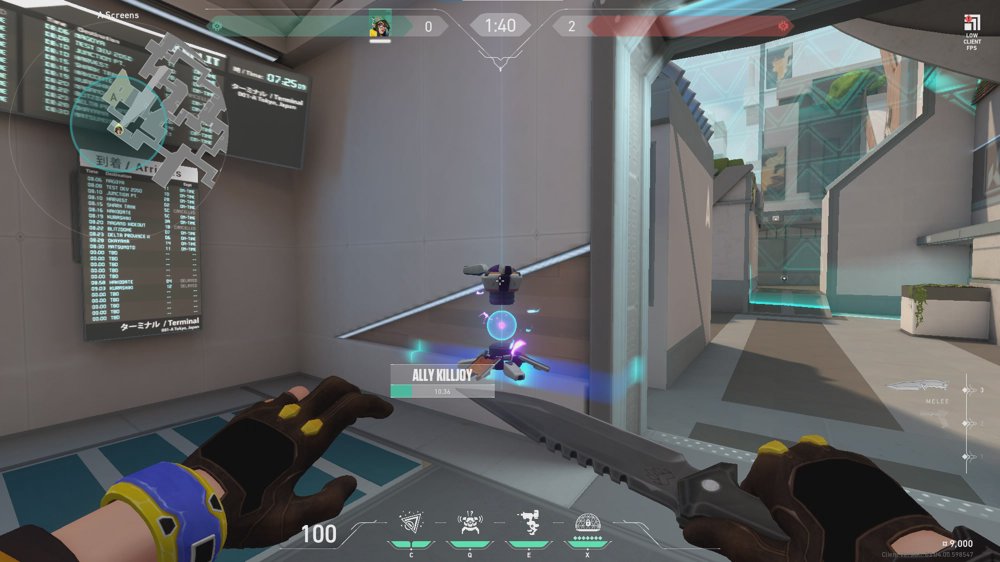Click the circular minimap
This screenshot has width=1000, height=562.
tap(150, 112)
